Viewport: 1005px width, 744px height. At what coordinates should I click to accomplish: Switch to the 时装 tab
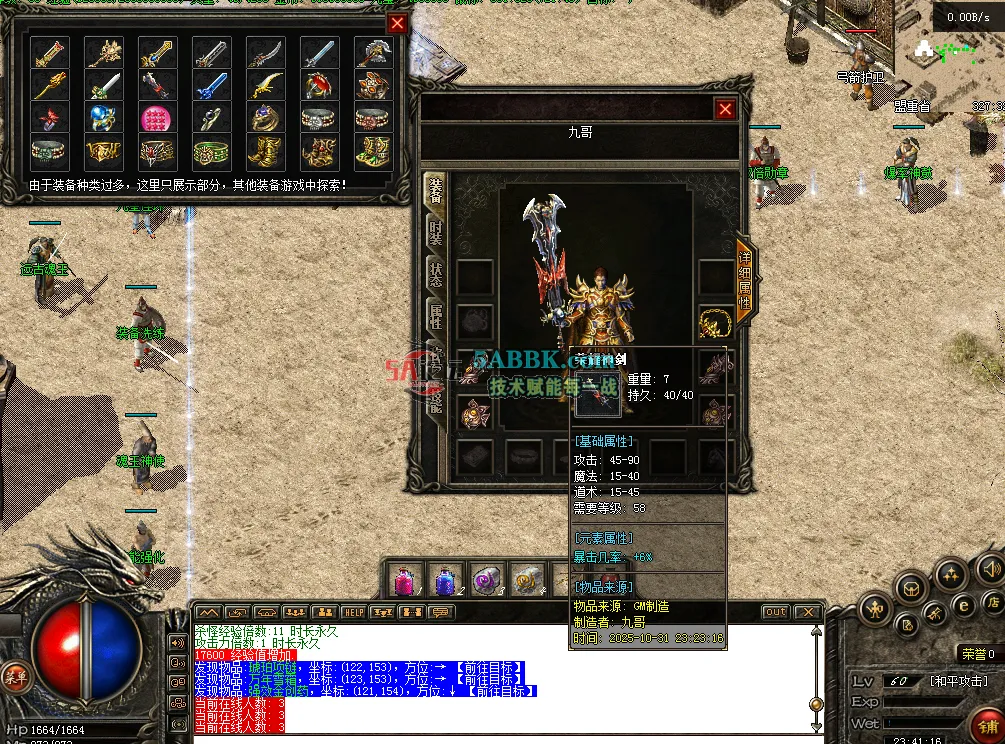(436, 233)
